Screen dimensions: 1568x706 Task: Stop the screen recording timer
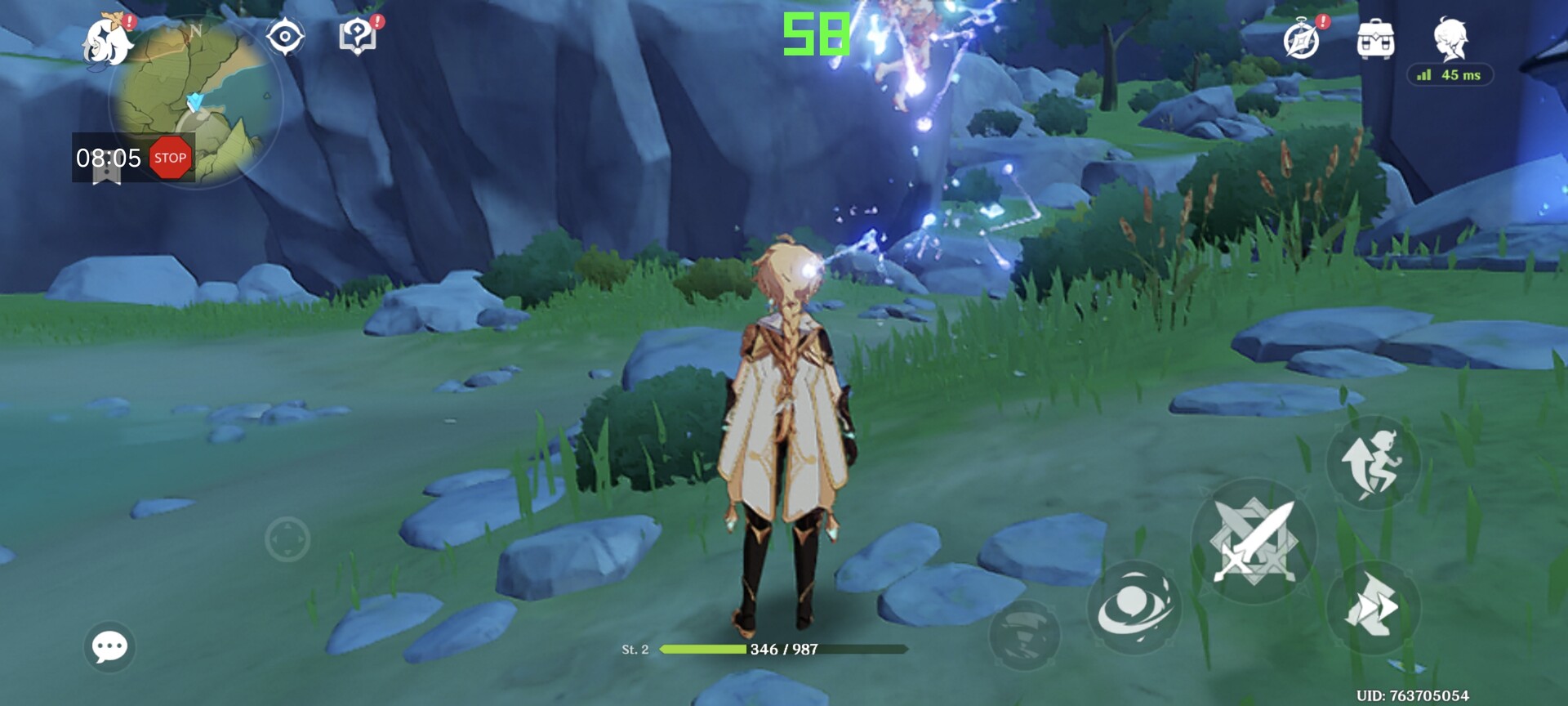[170, 158]
